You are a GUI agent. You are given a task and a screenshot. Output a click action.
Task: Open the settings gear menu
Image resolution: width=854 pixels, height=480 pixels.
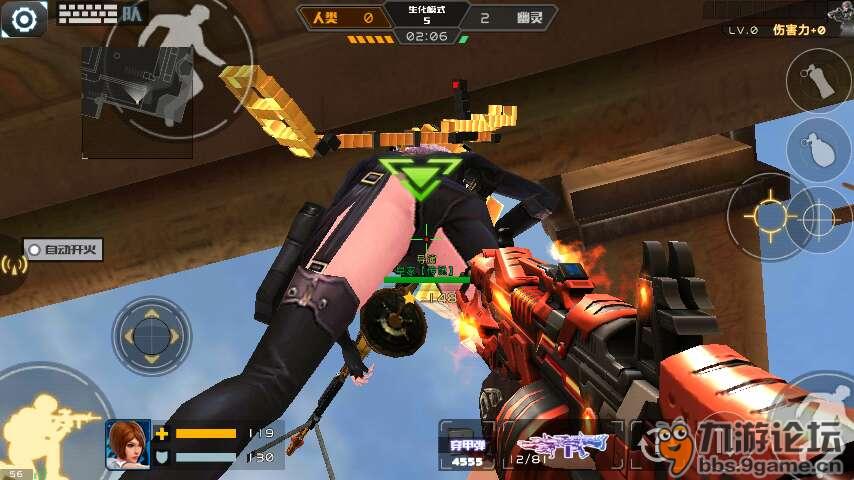click(24, 18)
